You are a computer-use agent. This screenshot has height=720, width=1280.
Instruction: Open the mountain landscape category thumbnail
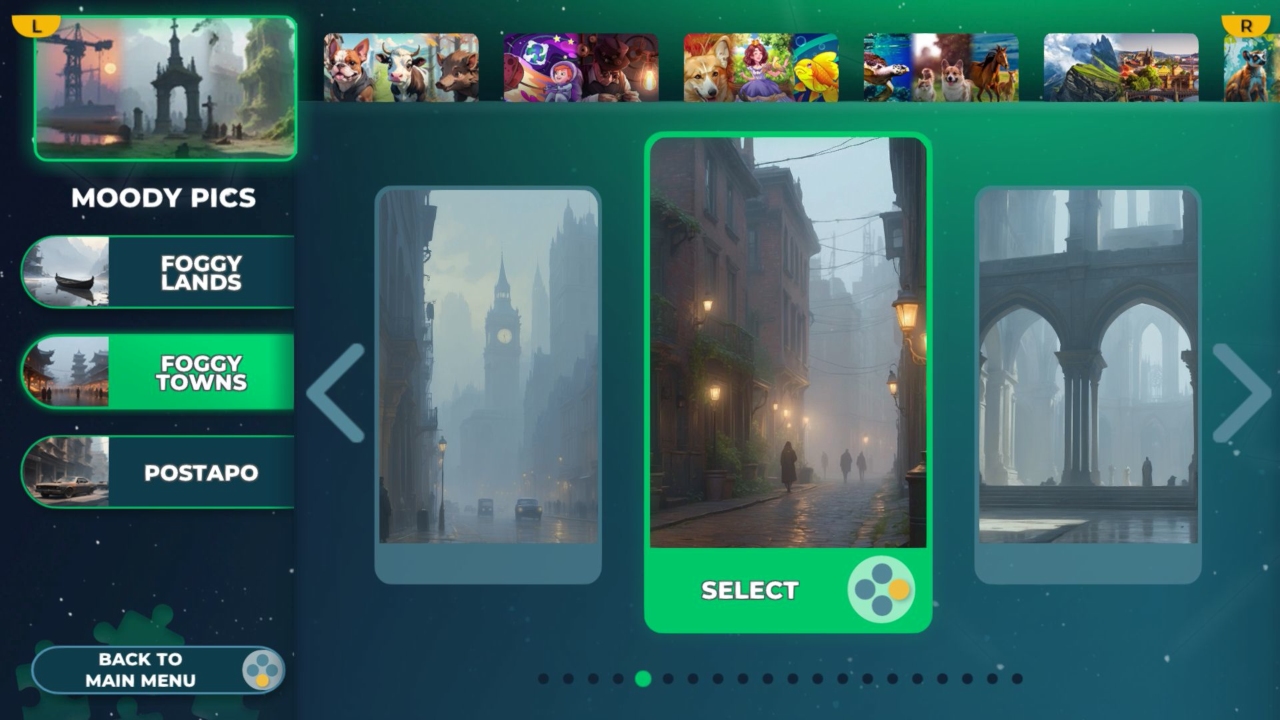pyautogui.click(x=1120, y=67)
